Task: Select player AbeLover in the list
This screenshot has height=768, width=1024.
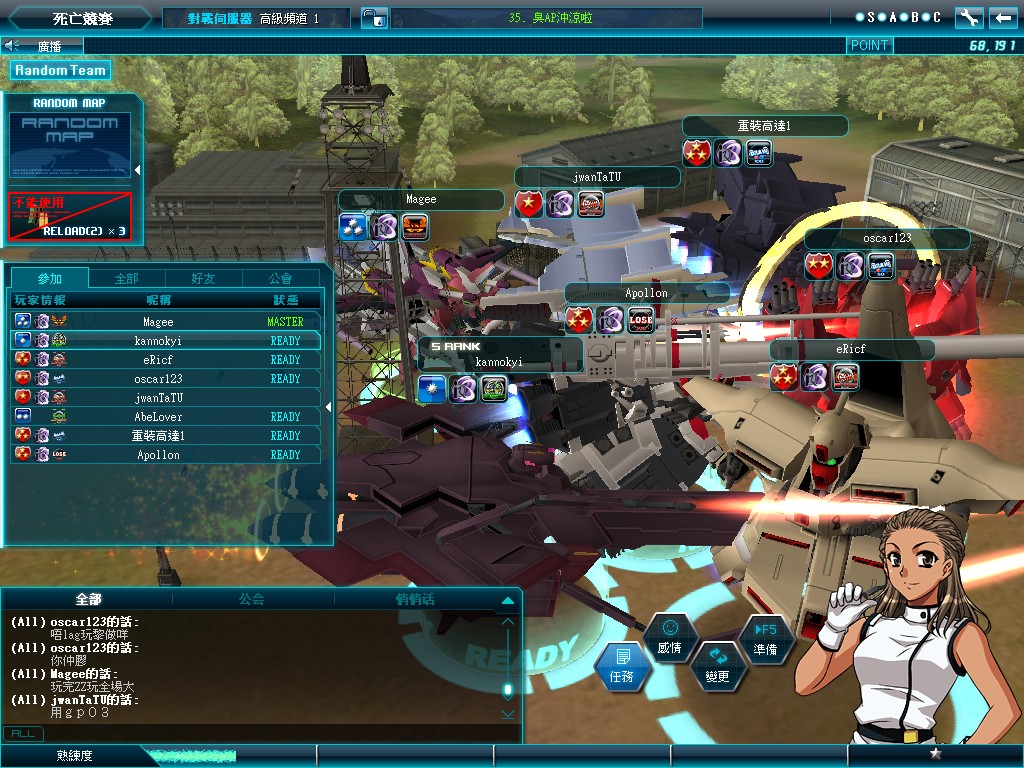Action: [158, 417]
